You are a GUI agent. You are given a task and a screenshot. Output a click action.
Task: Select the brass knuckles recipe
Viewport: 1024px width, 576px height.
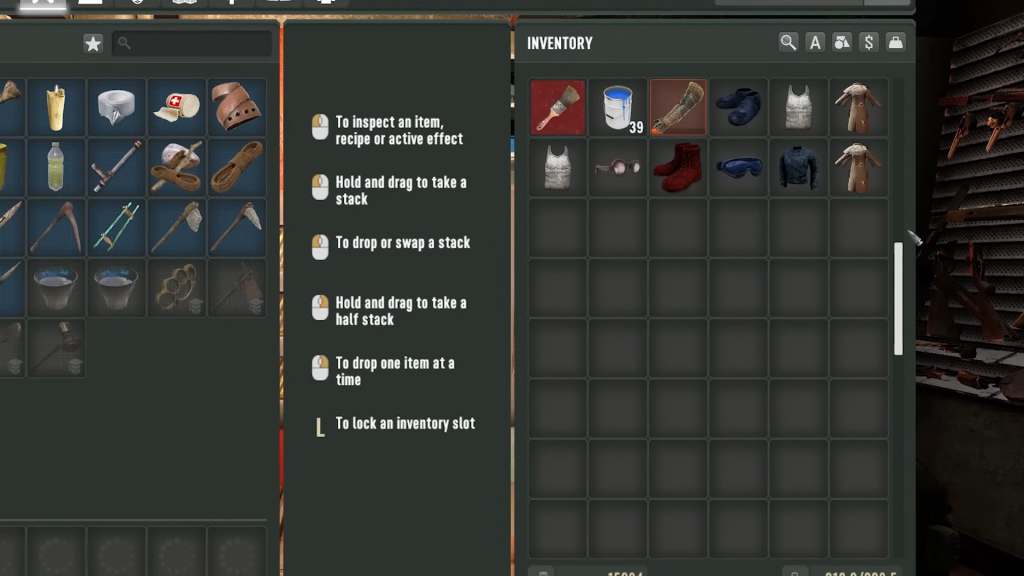point(176,288)
